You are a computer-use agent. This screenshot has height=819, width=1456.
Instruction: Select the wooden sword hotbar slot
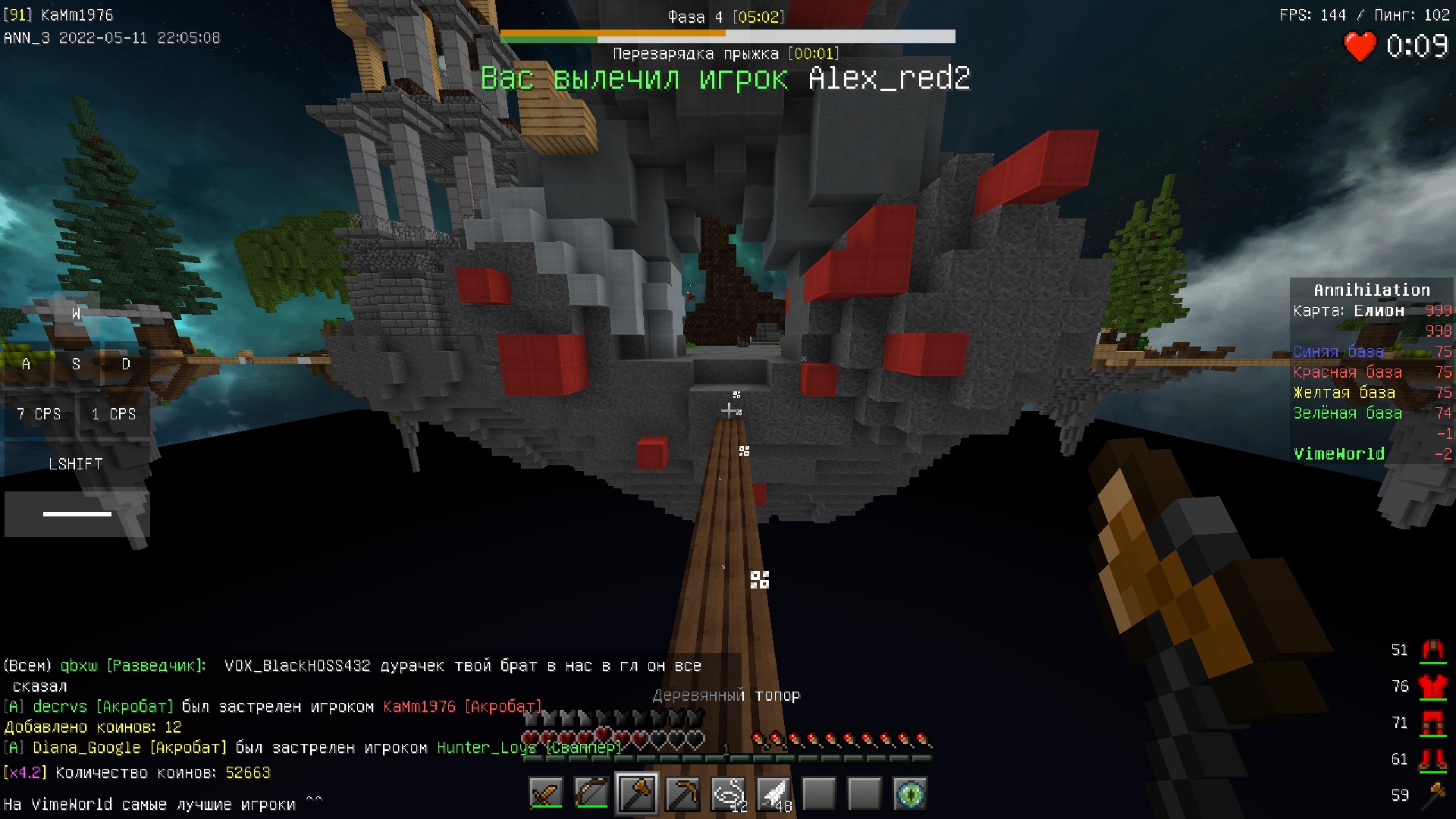pos(546,794)
